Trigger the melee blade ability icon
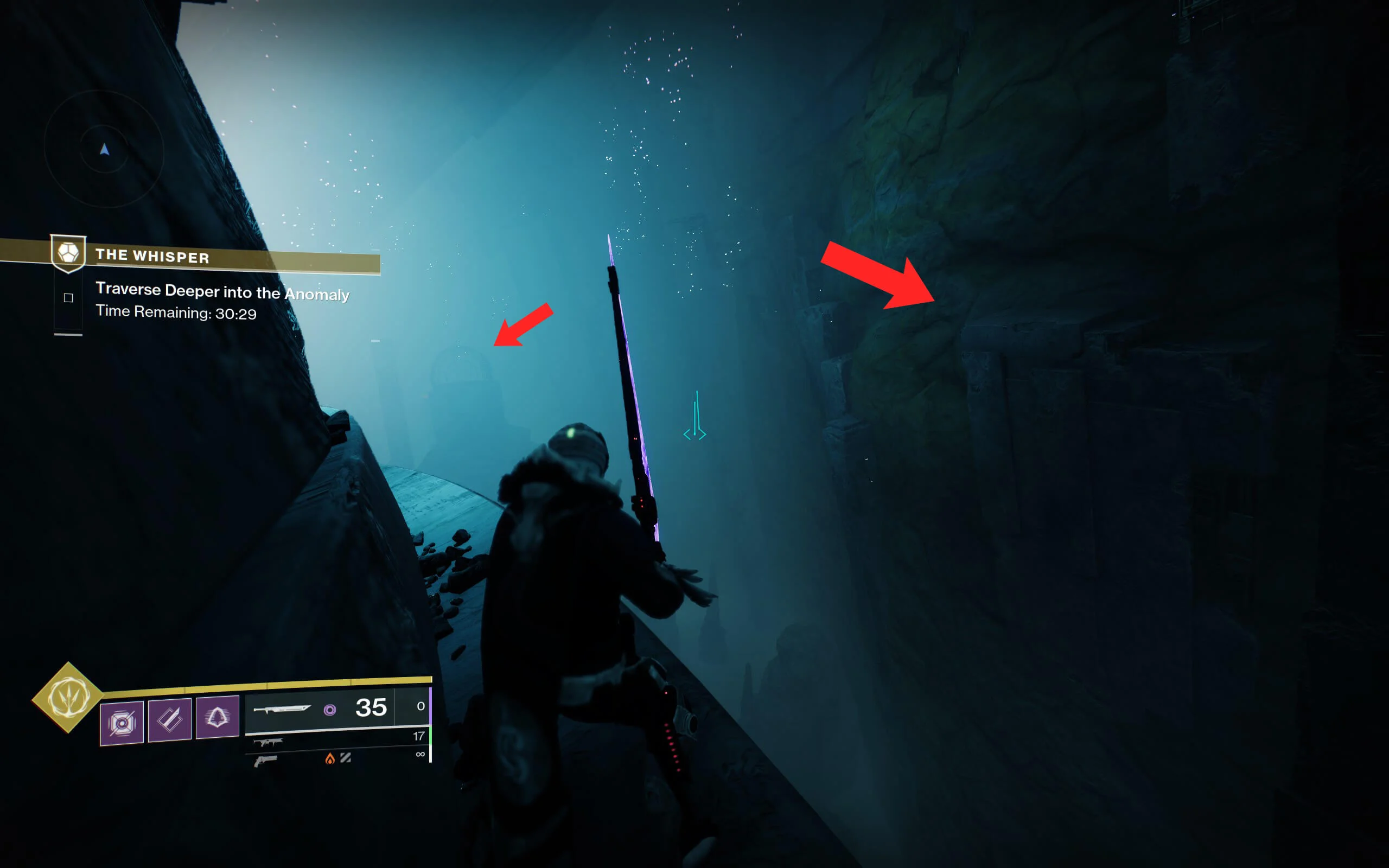 coord(169,720)
